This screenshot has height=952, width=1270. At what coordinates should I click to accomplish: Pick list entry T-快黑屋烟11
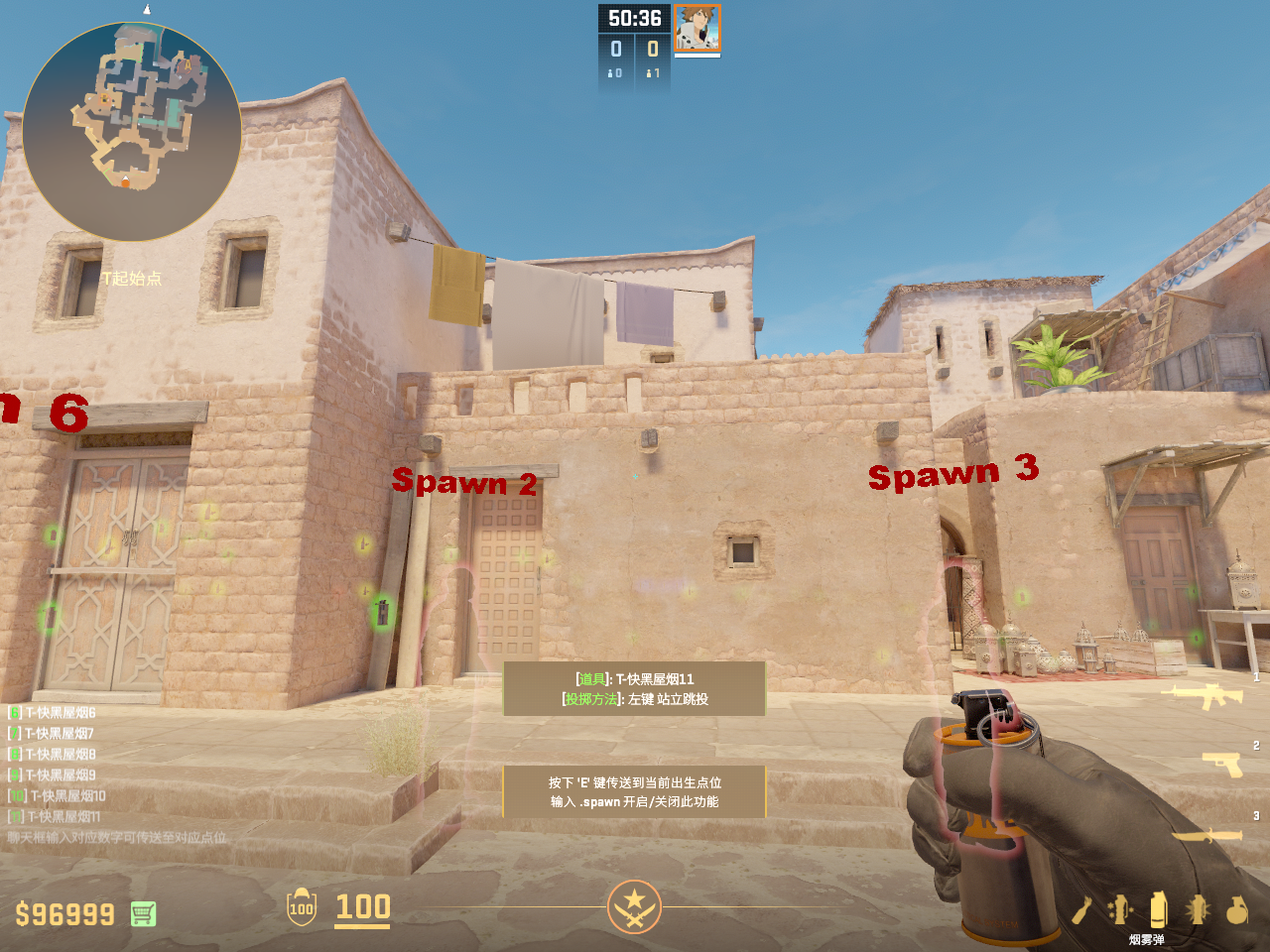pos(63,816)
